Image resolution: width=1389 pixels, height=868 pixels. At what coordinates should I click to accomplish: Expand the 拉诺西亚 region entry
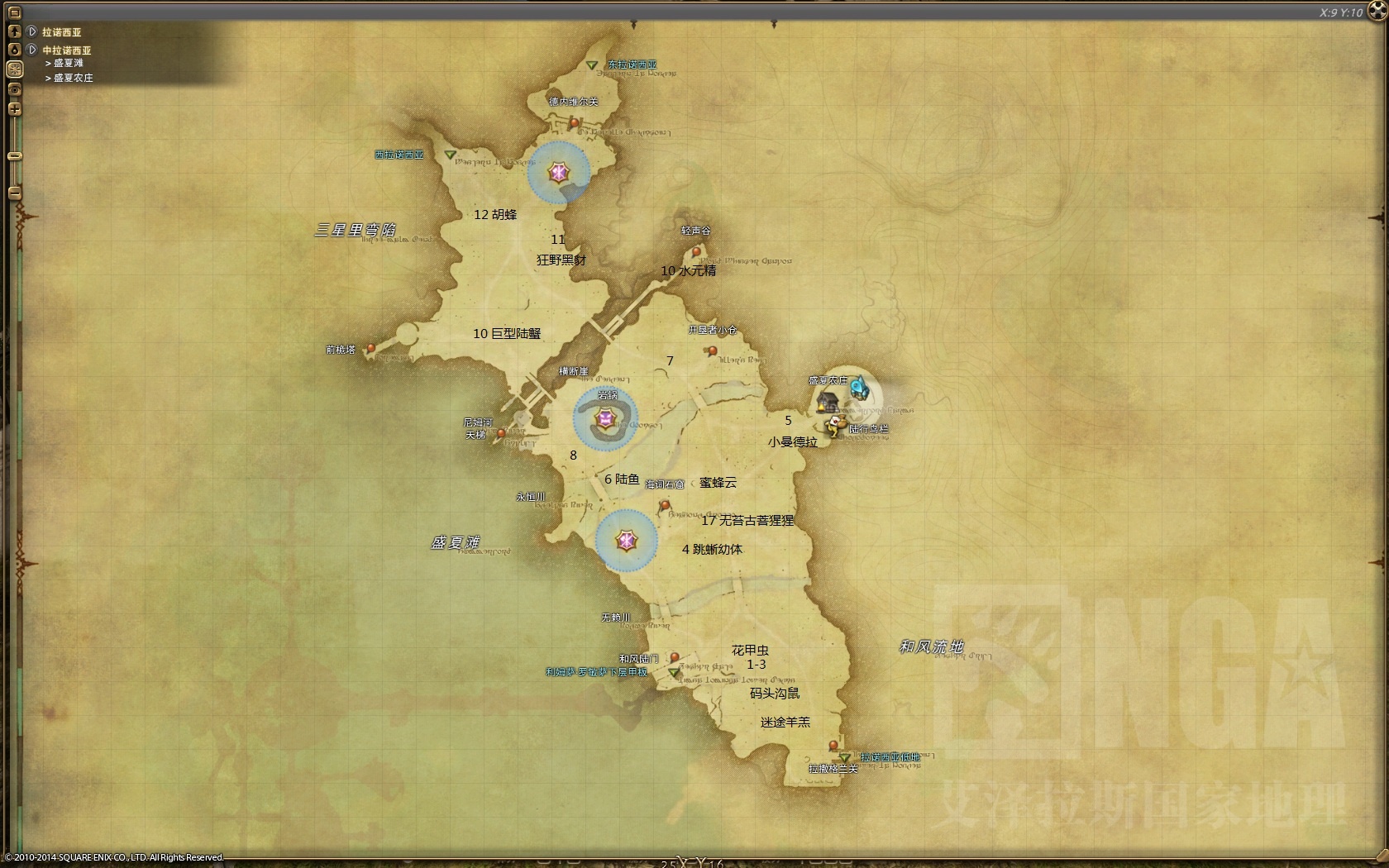point(30,31)
